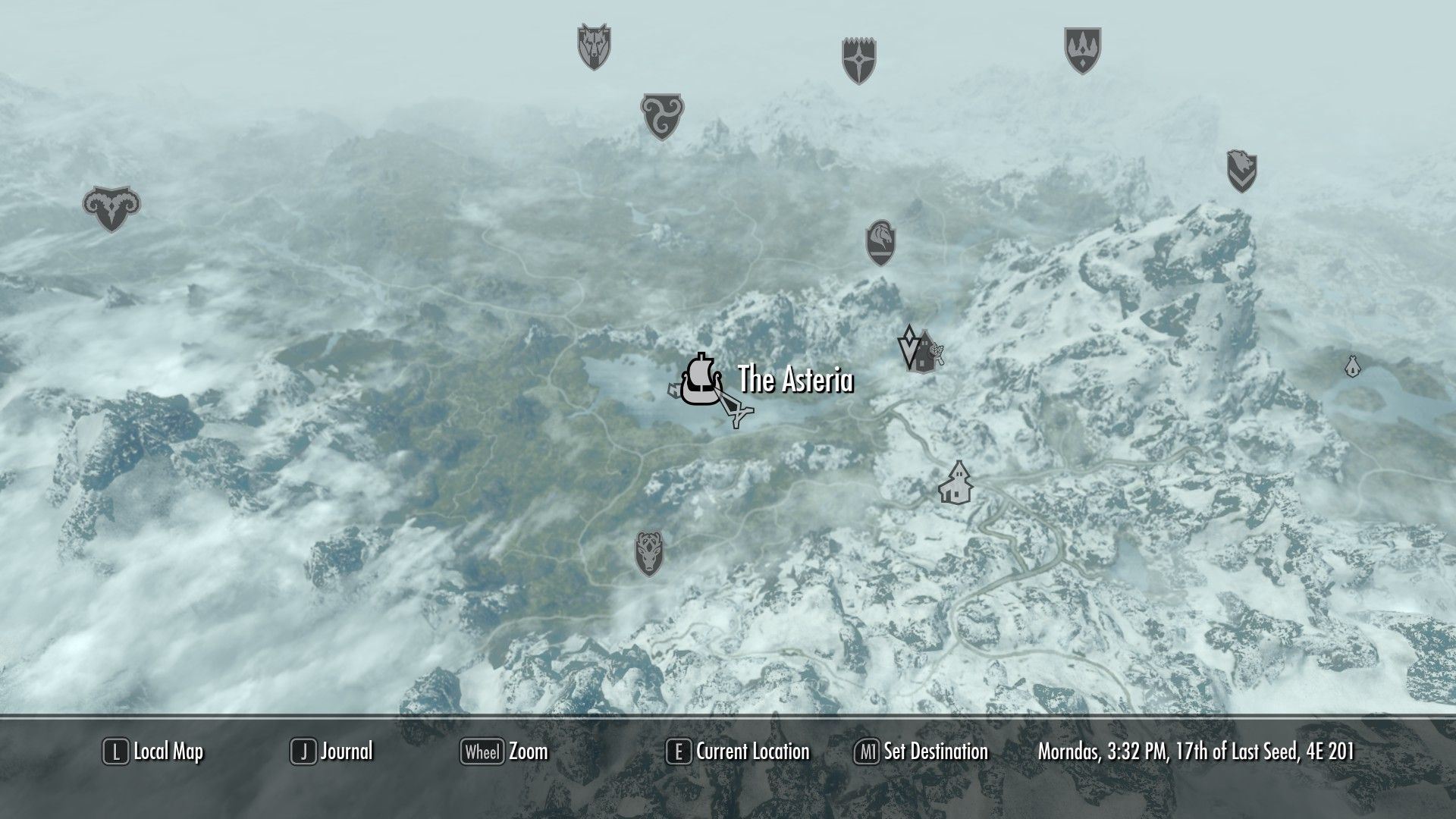
Task: Select the triskelion swirl hold shield marker
Action: (662, 115)
